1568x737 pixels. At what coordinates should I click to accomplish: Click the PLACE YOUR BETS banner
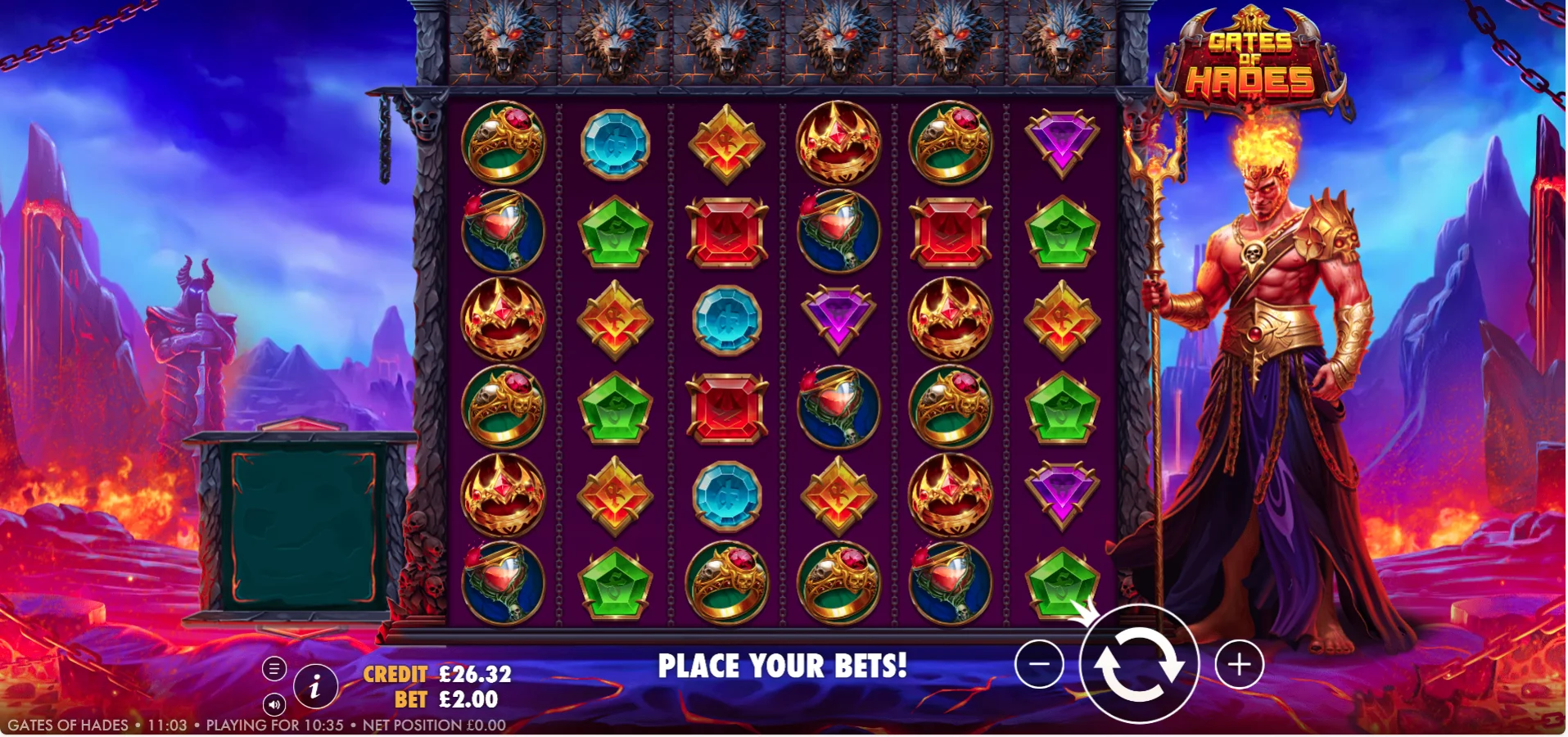(x=783, y=665)
